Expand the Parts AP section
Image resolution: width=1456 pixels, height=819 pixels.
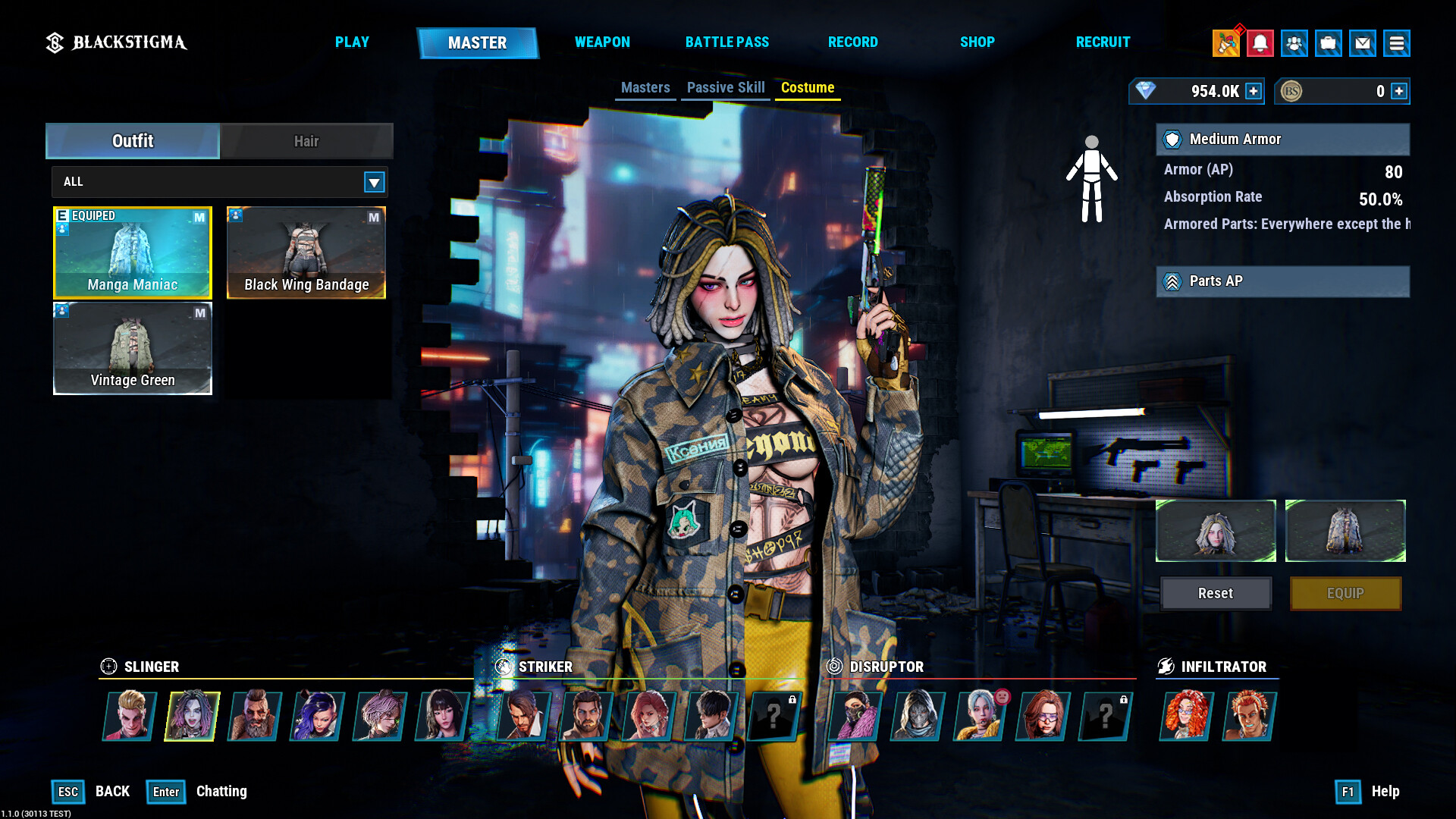click(1282, 281)
